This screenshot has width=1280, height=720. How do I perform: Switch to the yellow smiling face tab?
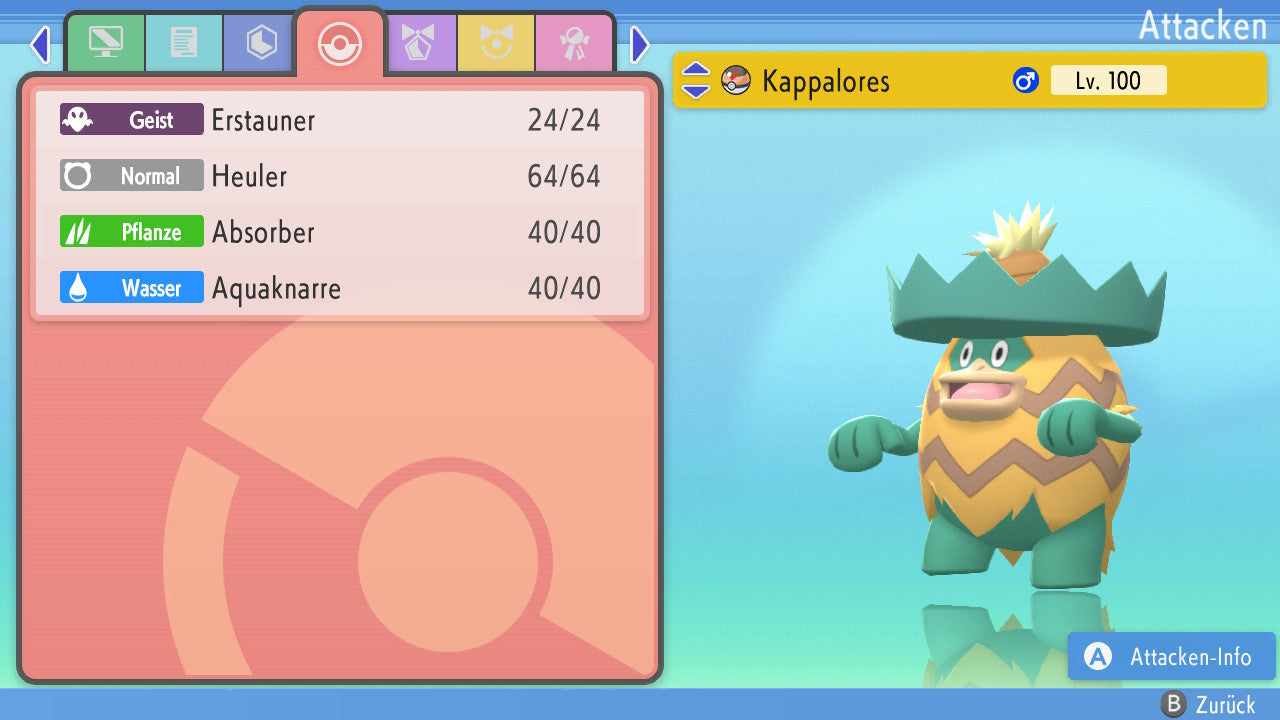[x=496, y=43]
